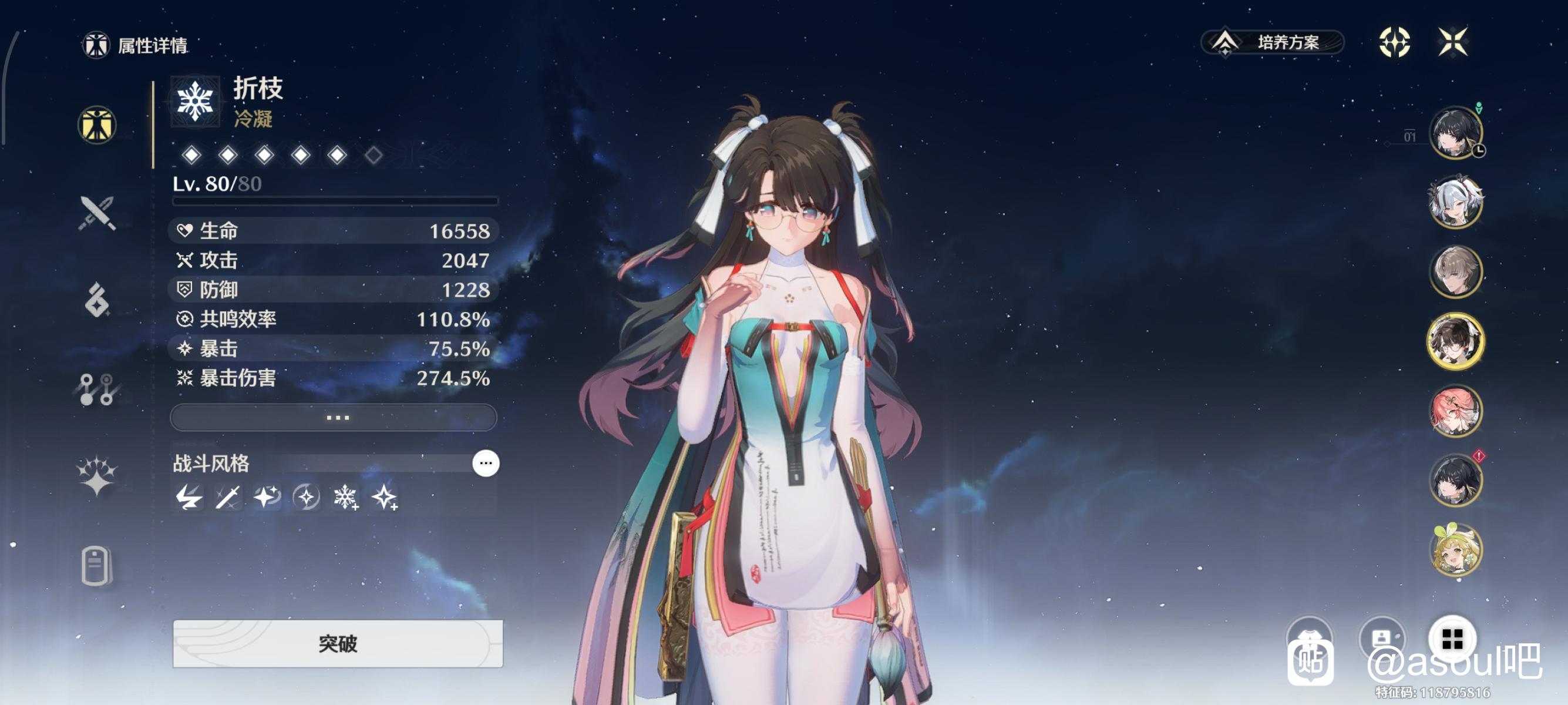Open the 培养方案 training plan

1272,42
